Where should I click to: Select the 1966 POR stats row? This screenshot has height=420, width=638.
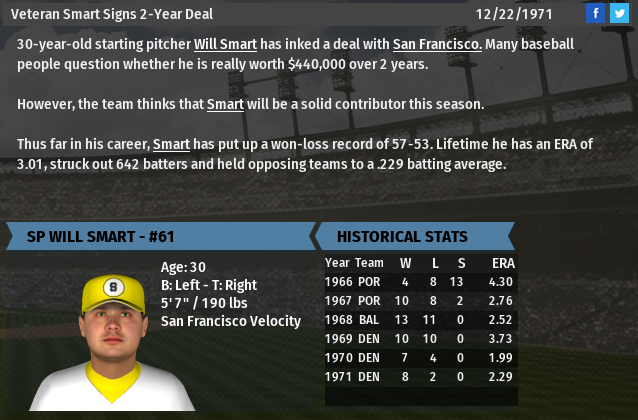pyautogui.click(x=420, y=282)
